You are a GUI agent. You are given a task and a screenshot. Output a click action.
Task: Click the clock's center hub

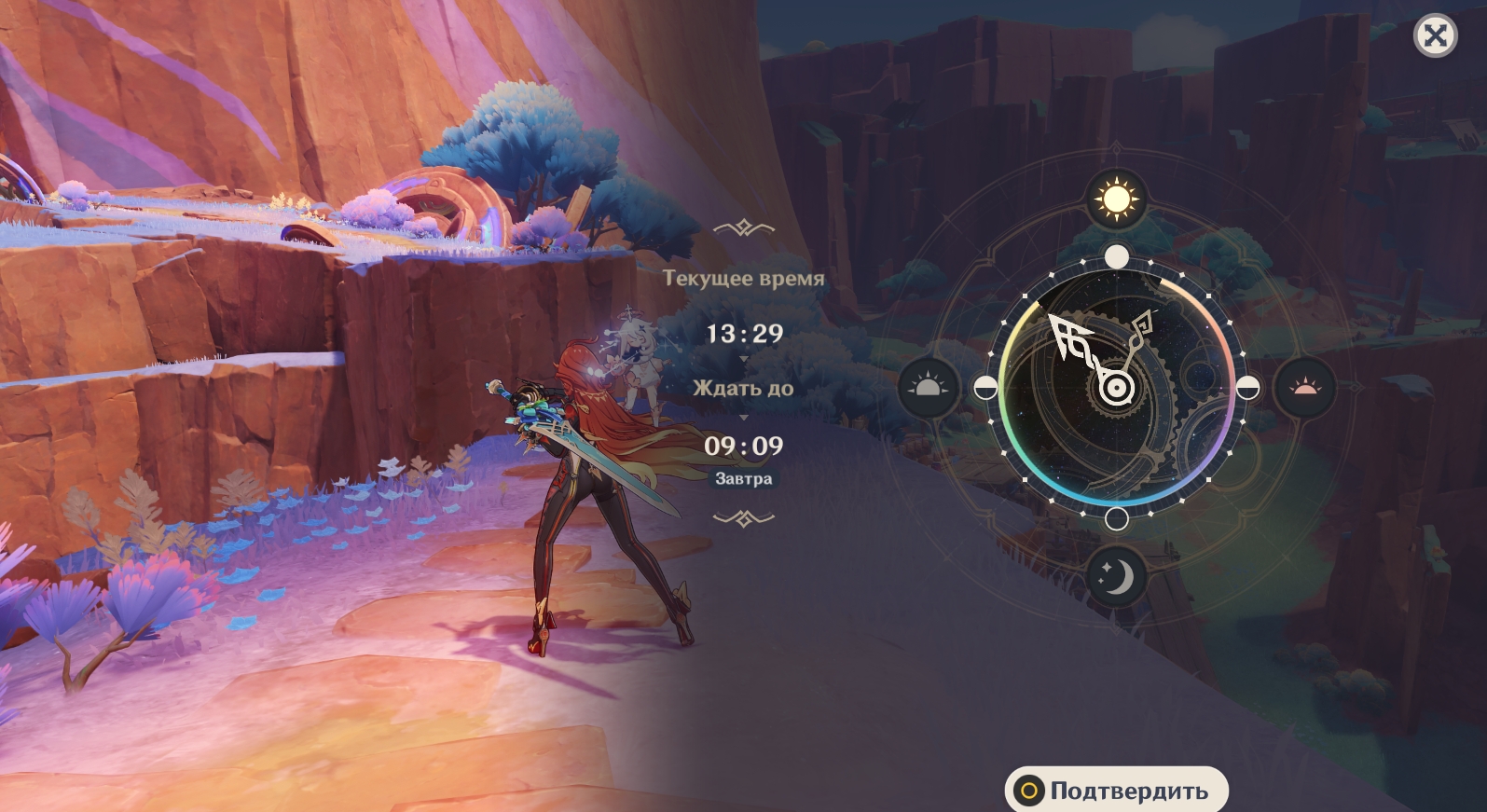click(1115, 388)
